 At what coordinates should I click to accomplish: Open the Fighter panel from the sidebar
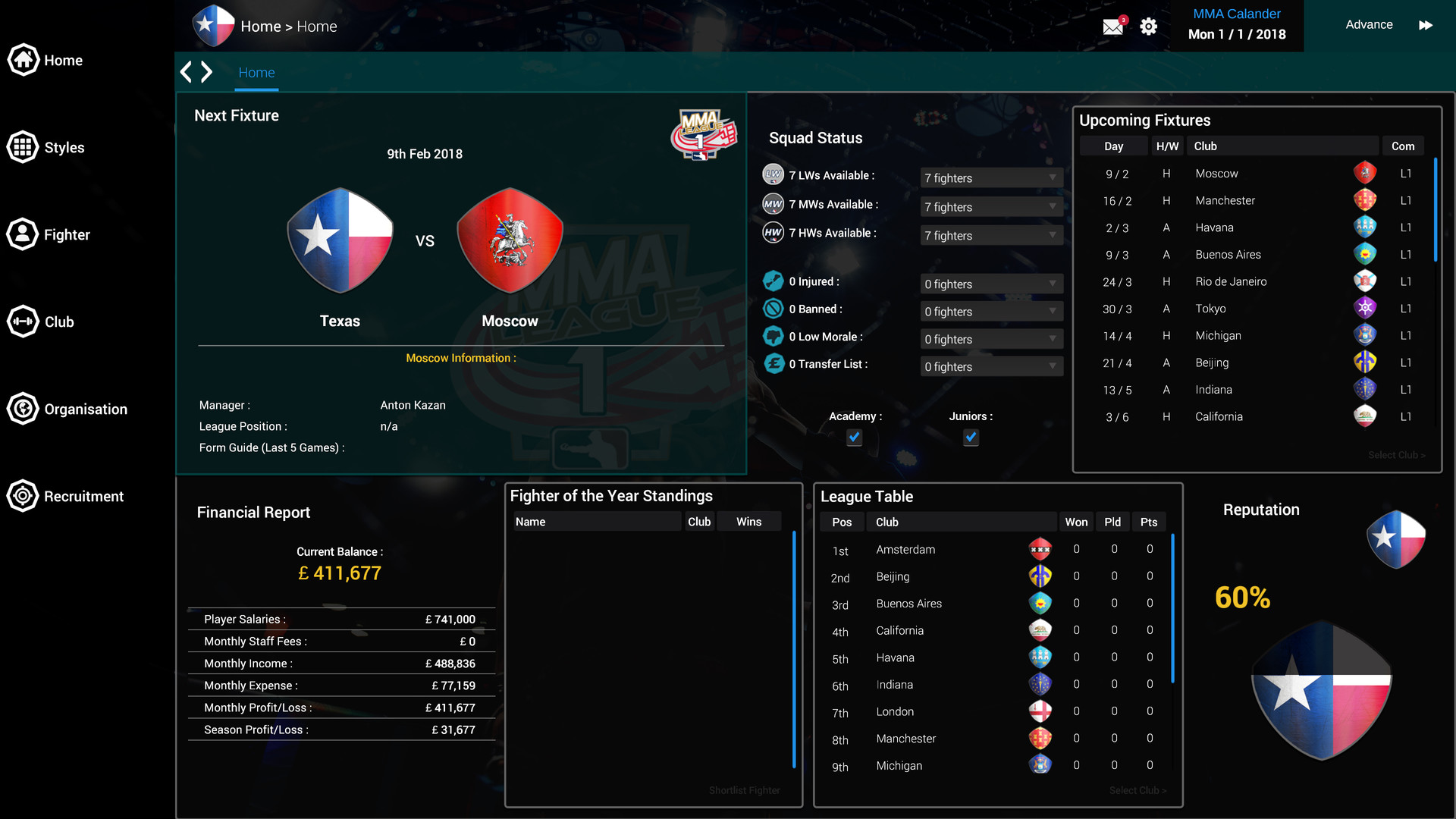[23, 234]
